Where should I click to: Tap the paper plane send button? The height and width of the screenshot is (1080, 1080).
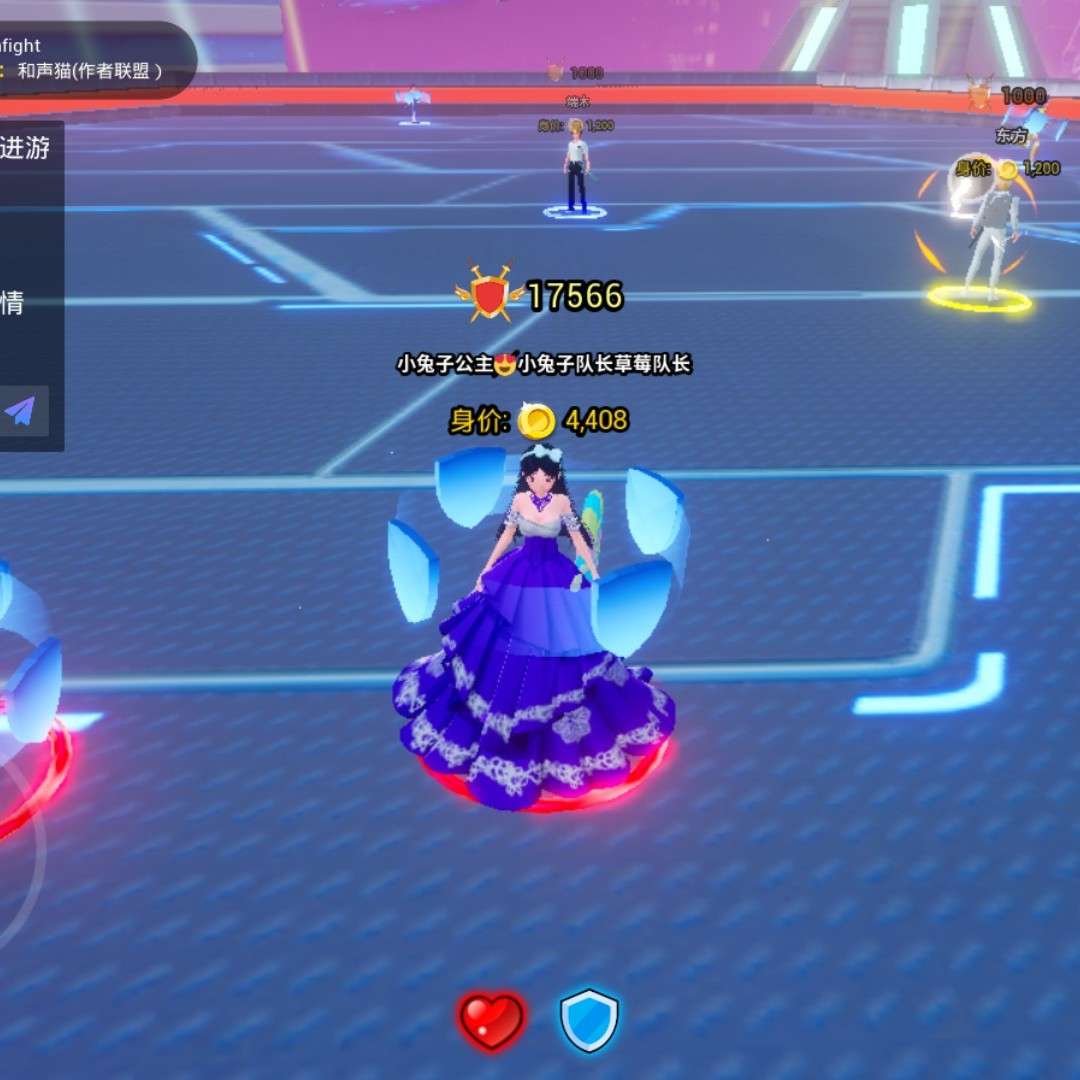point(22,411)
